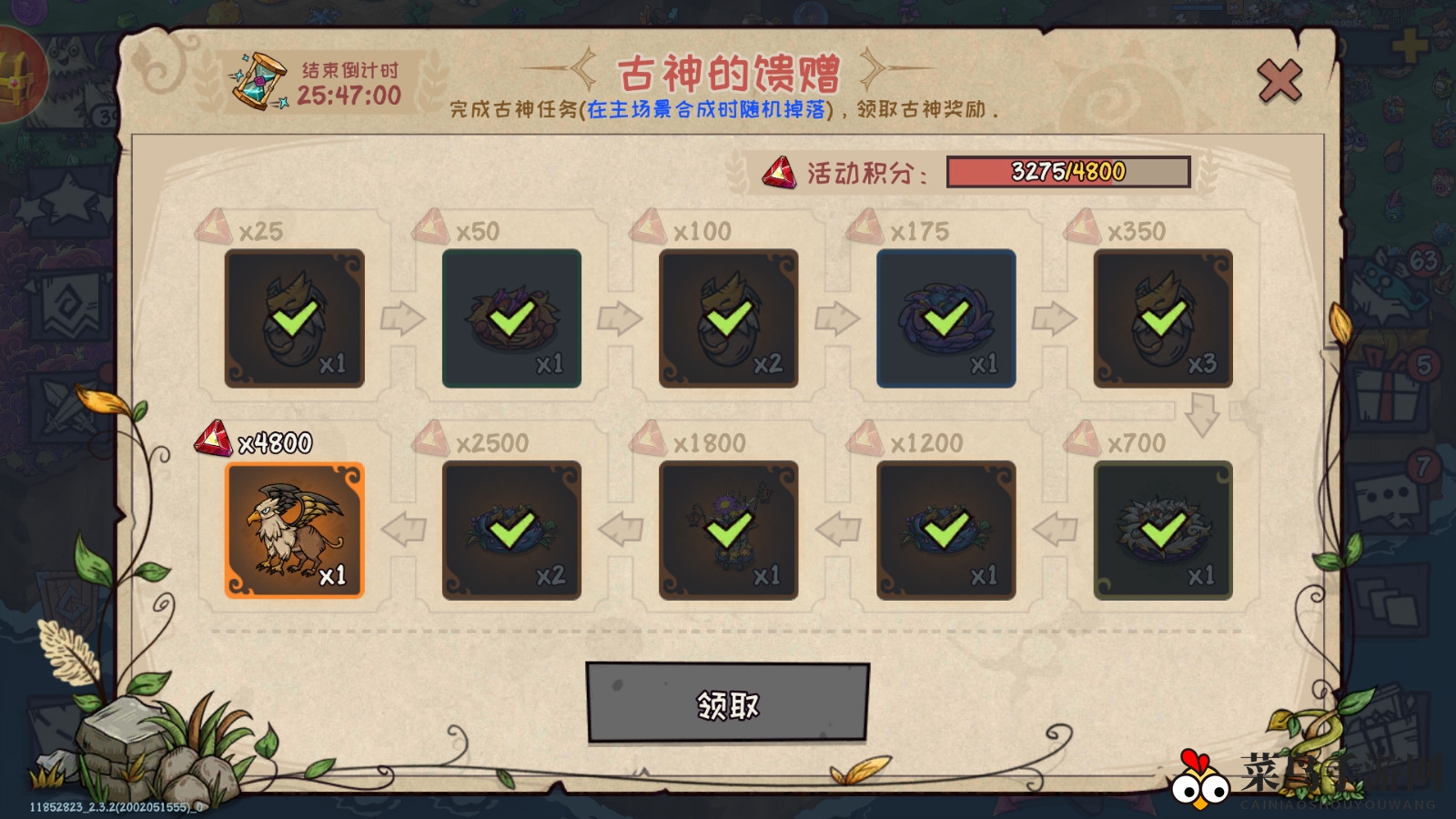This screenshot has height=819, width=1456.
Task: Click the 3275/4800 progress bar
Action: (1065, 170)
